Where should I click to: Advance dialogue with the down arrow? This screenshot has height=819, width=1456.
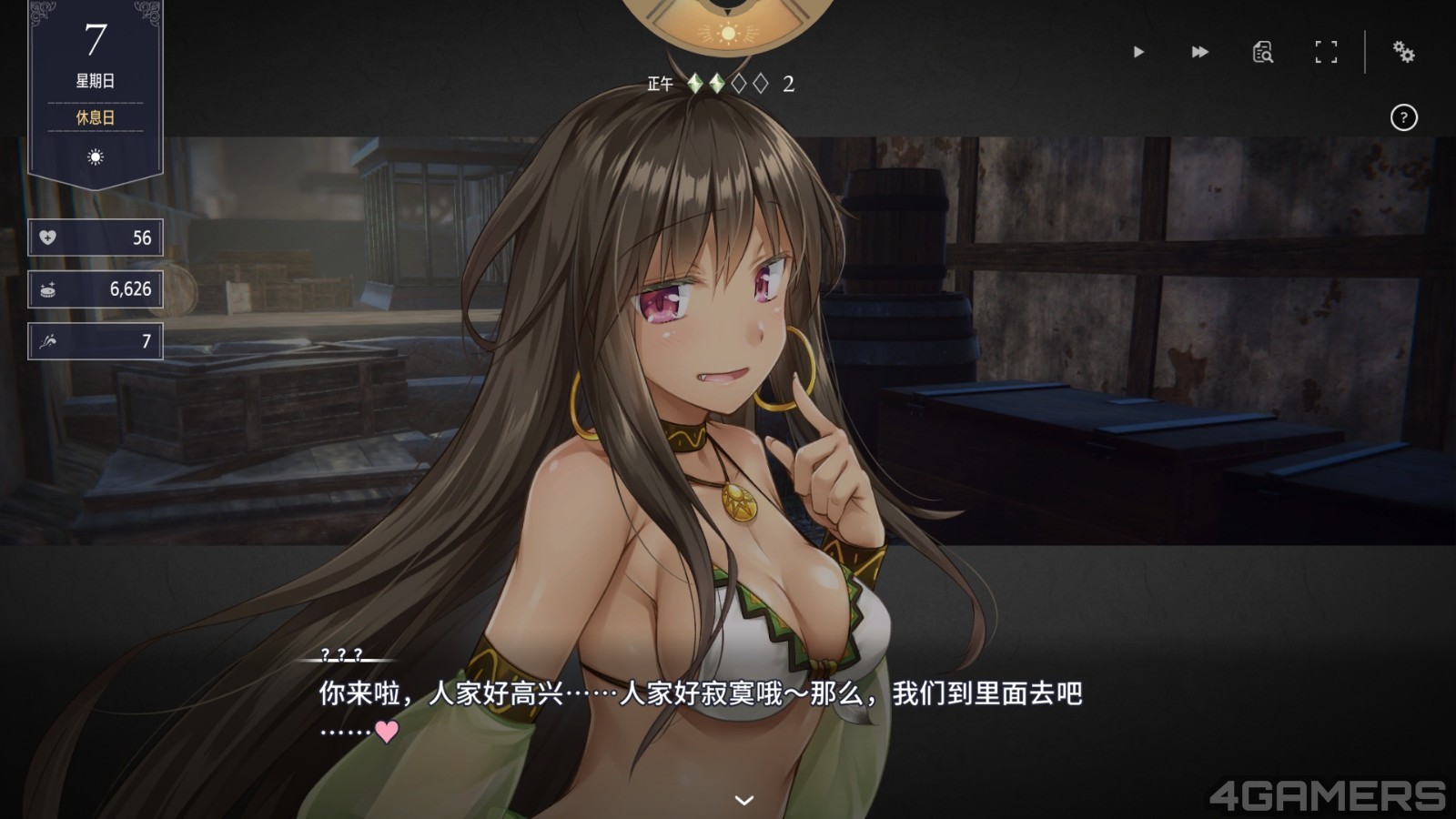pos(744,800)
